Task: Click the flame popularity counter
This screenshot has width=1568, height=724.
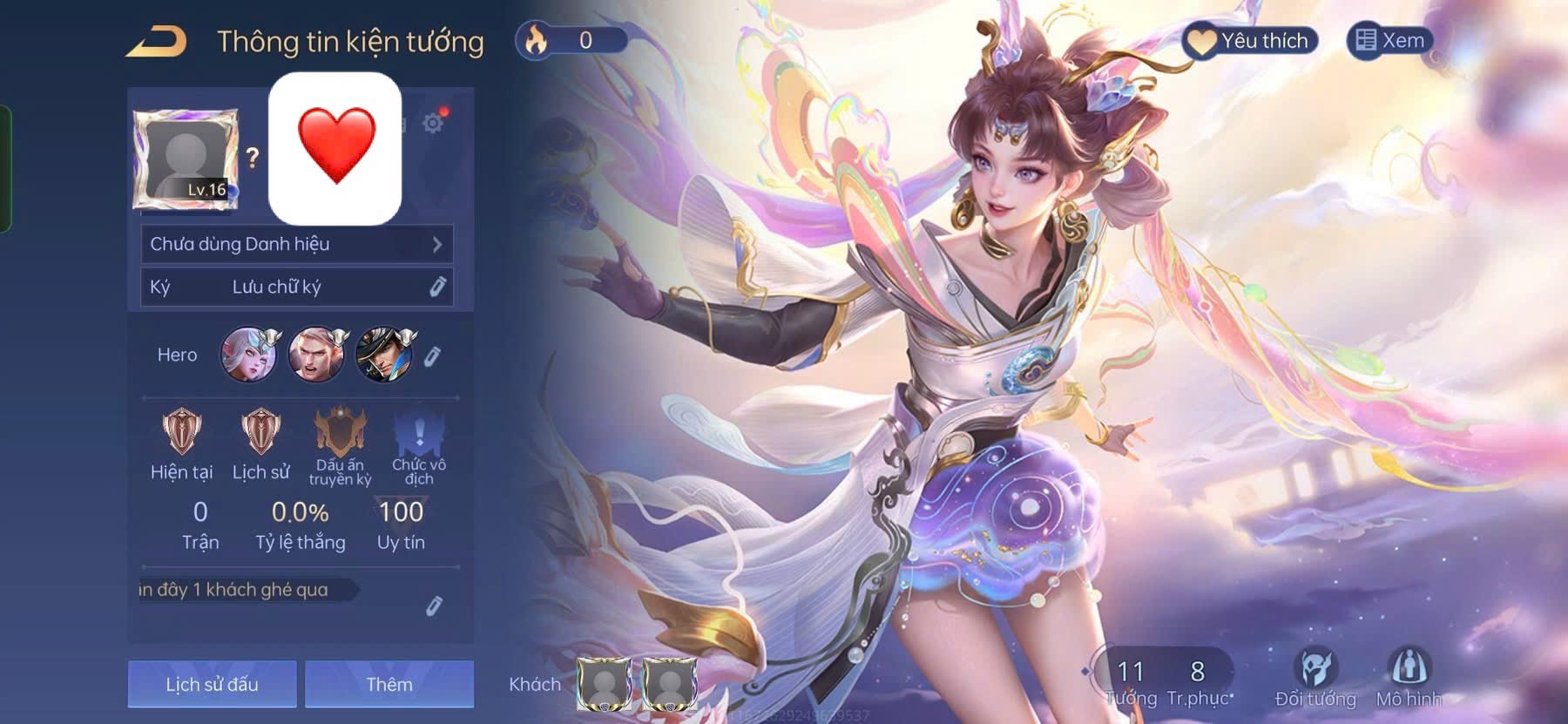Action: click(571, 40)
